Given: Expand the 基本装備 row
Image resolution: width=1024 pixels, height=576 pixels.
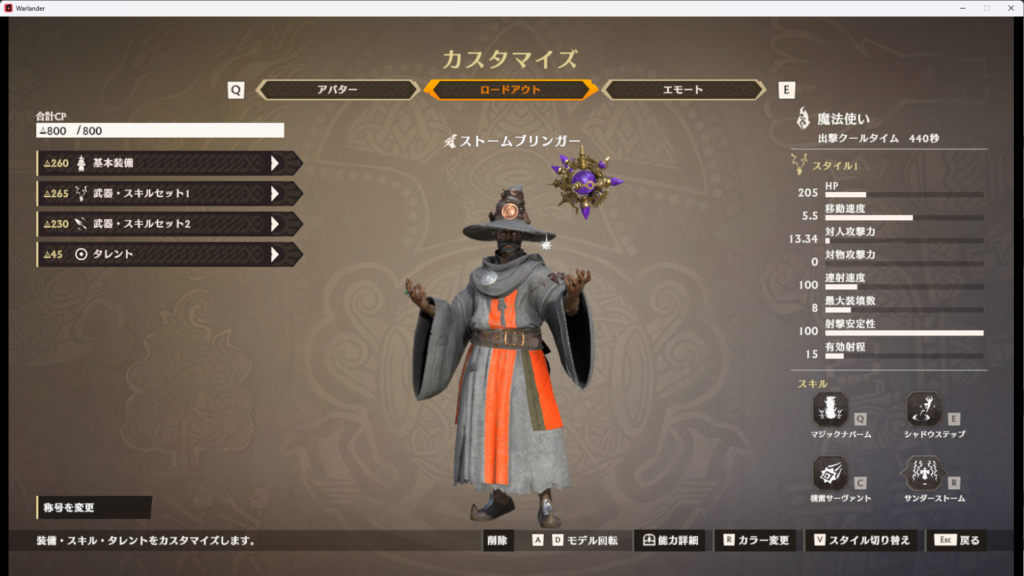Looking at the screenshot, I should pos(168,163).
